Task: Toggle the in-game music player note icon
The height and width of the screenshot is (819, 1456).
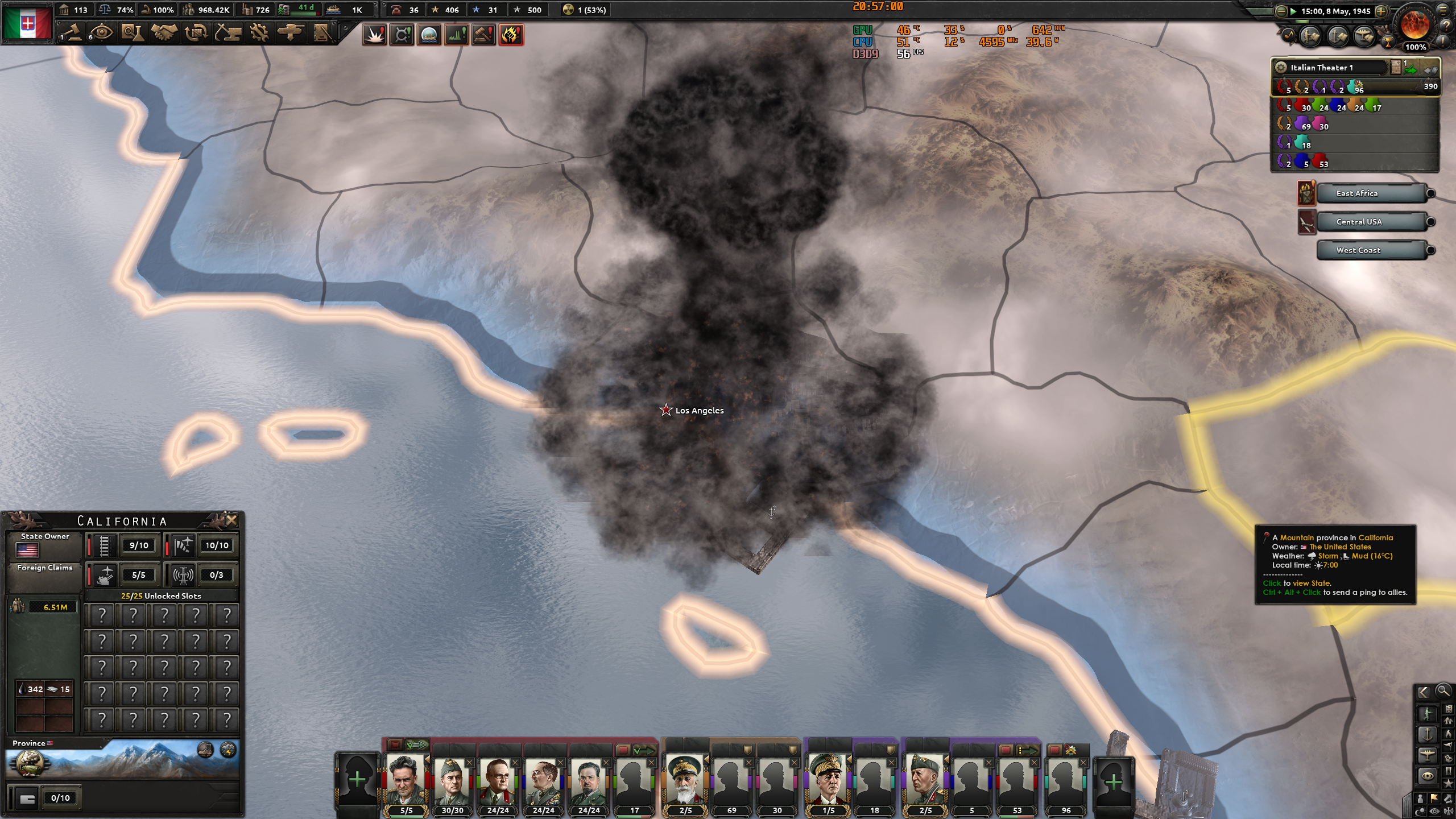Action: 1289,36
